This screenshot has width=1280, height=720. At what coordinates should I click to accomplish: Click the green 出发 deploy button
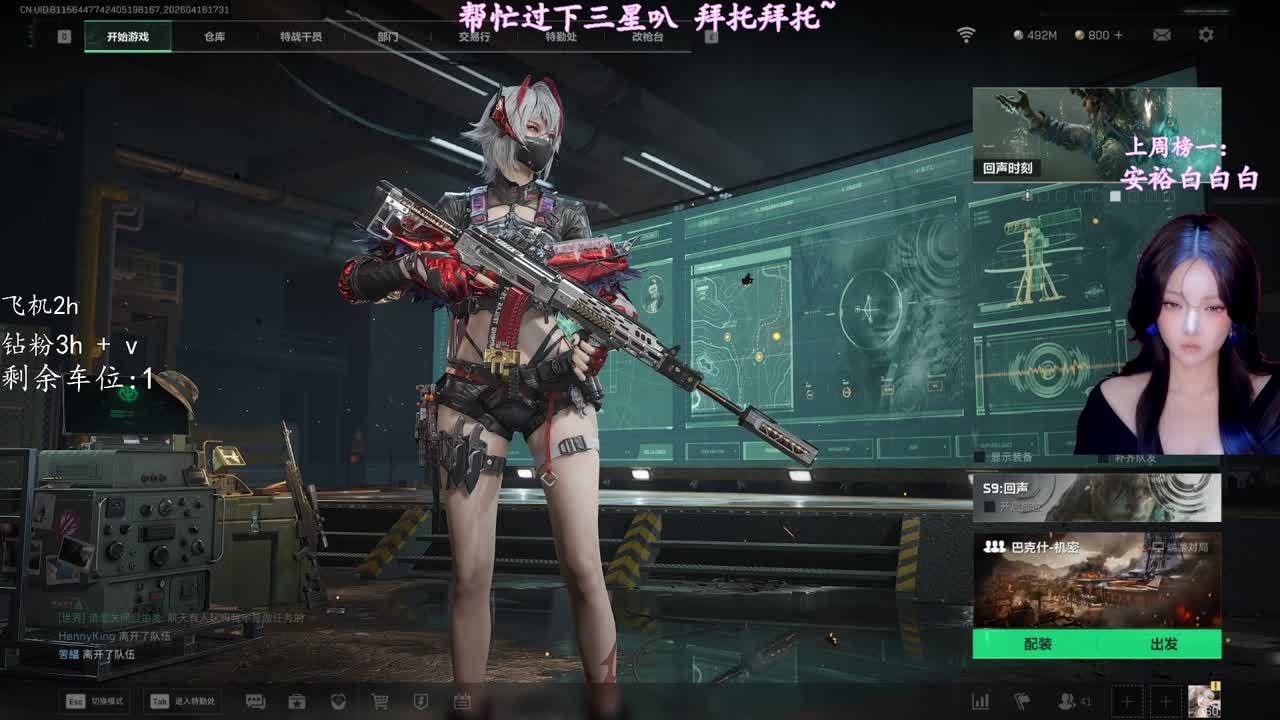click(x=1163, y=644)
